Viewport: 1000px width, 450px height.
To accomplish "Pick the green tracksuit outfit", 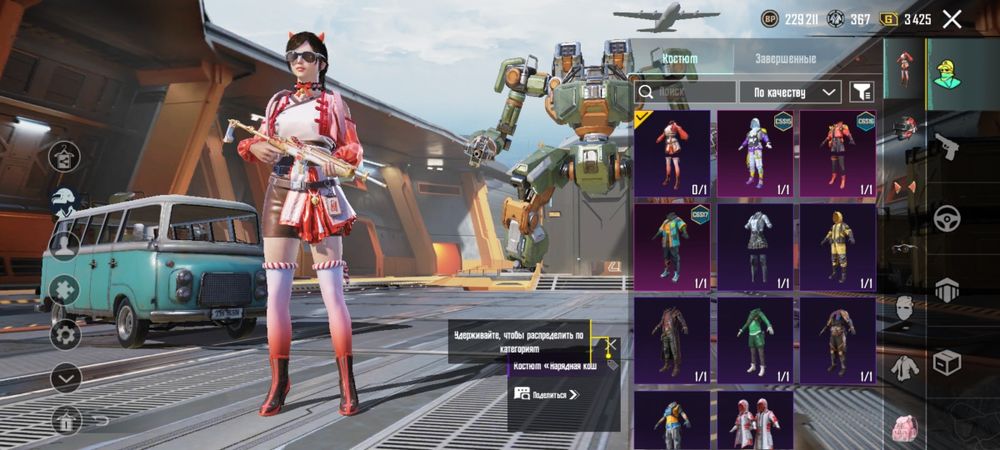I will click(755, 340).
